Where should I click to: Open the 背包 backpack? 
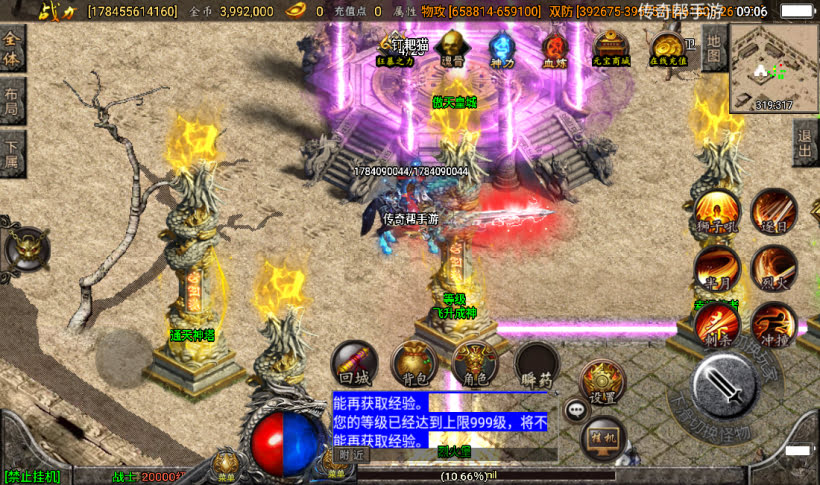coord(412,361)
